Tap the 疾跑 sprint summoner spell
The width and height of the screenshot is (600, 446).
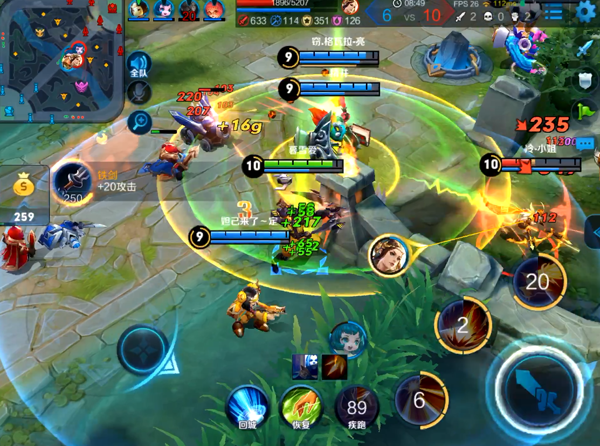[356, 405]
